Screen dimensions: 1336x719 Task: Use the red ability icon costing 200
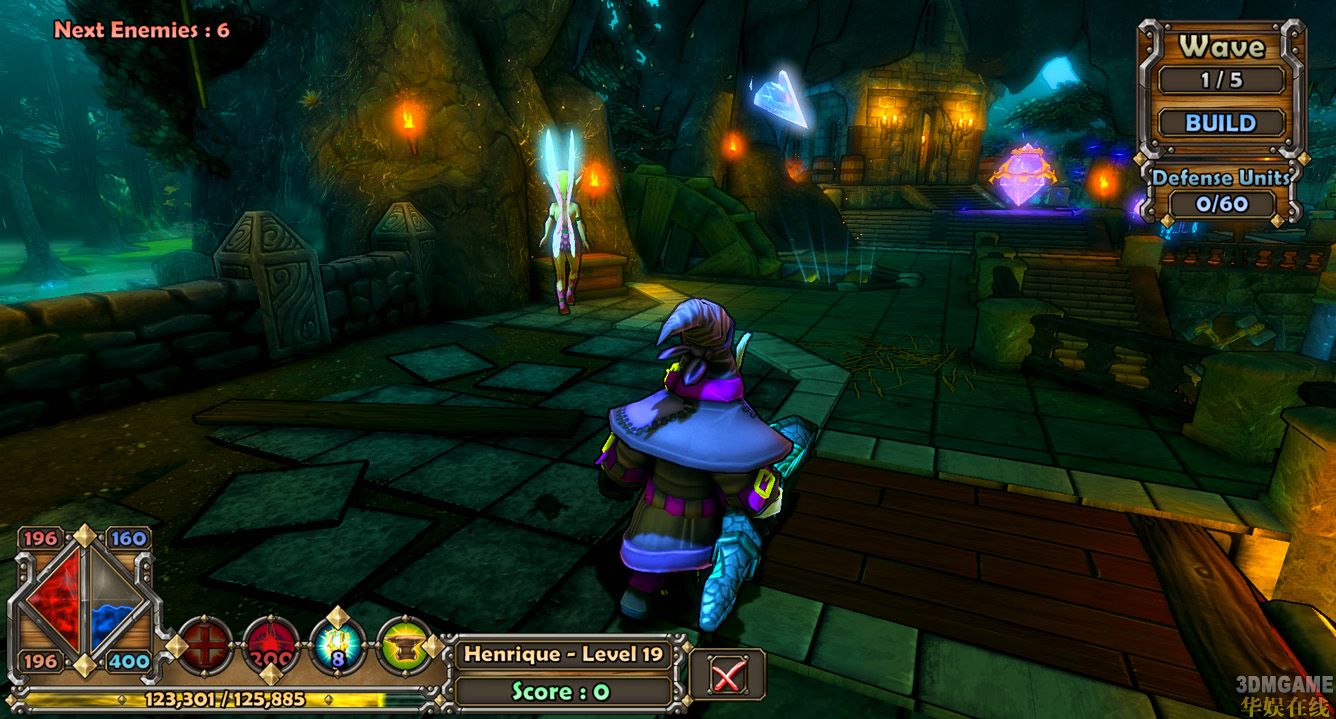coord(271,645)
